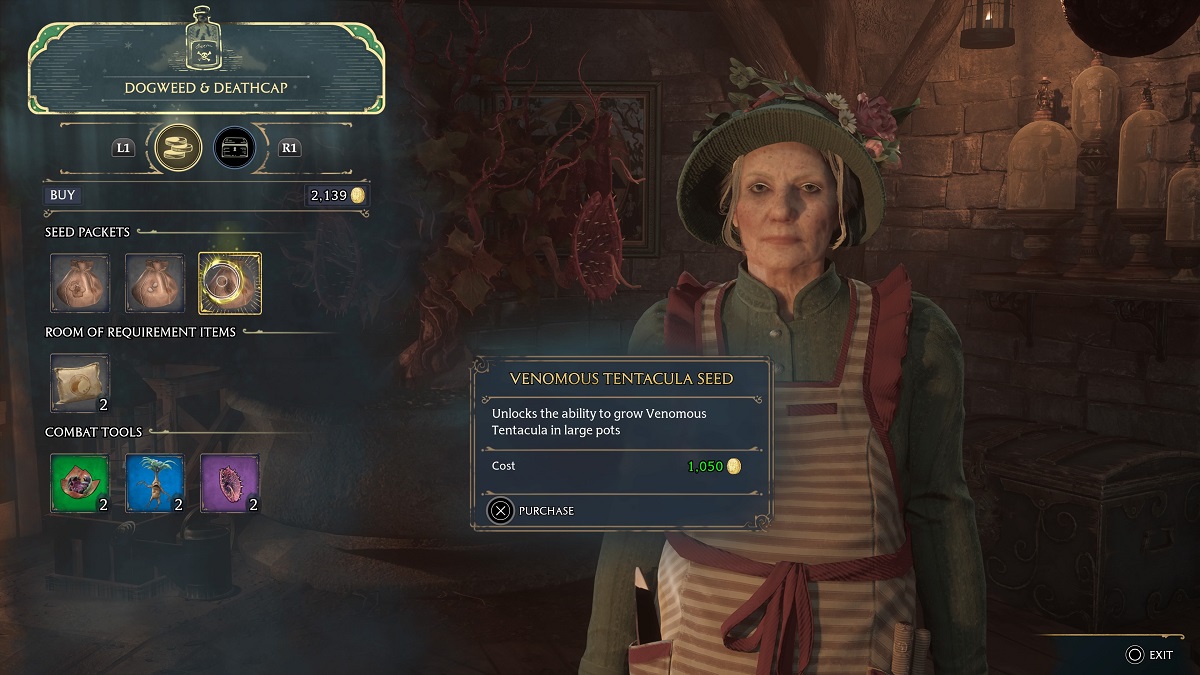Switch to the Buy tab with coins icon
Image resolution: width=1200 pixels, height=675 pixels.
pyautogui.click(x=173, y=147)
